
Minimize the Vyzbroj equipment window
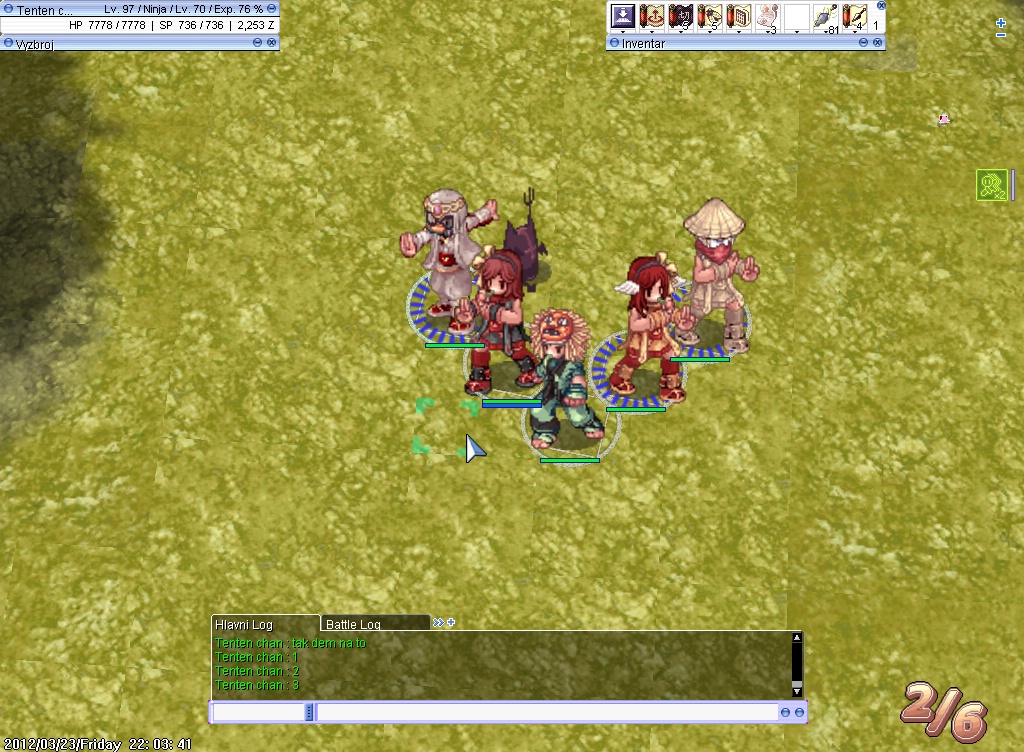(258, 43)
